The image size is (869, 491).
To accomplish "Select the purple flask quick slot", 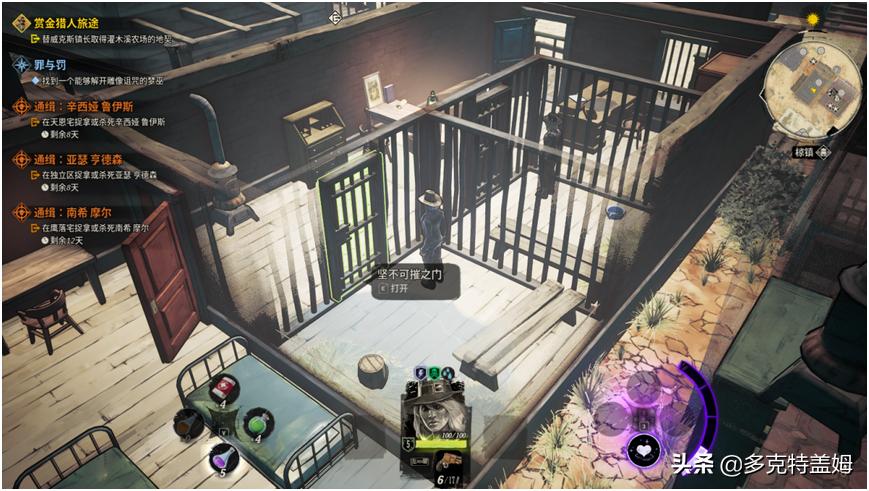I will tap(223, 455).
